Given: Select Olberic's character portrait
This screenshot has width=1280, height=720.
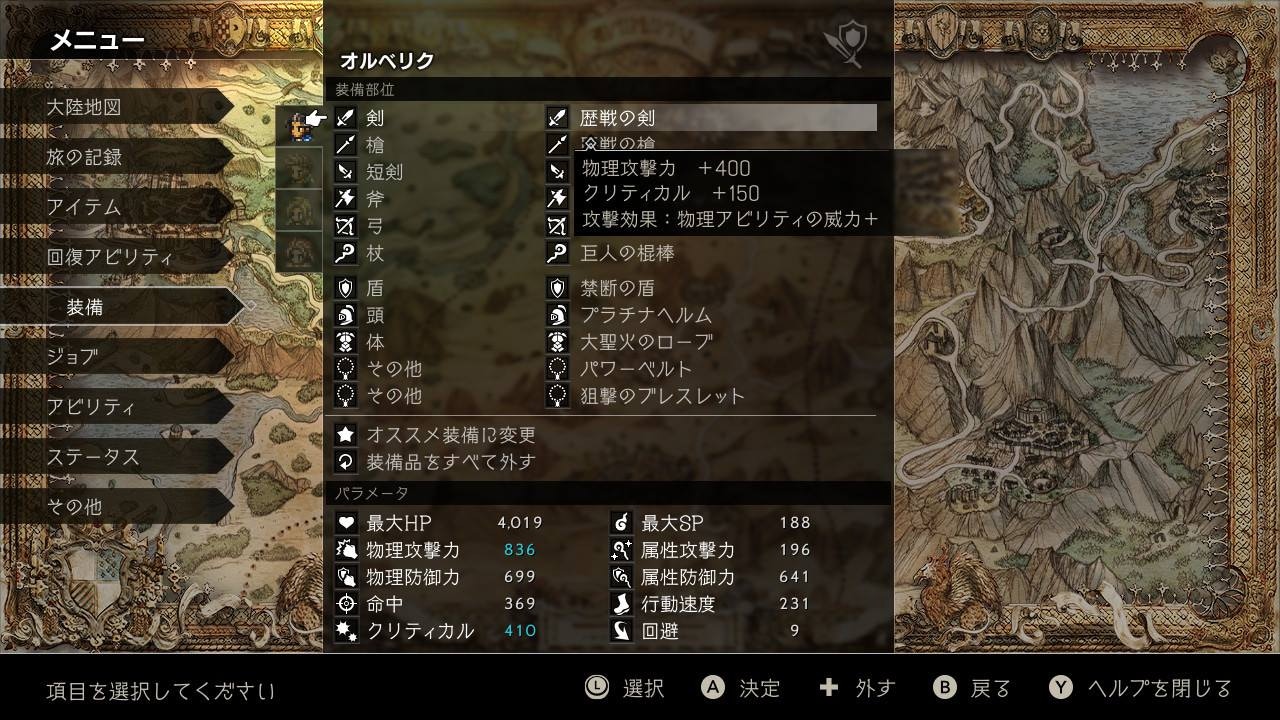Looking at the screenshot, I should [297, 127].
